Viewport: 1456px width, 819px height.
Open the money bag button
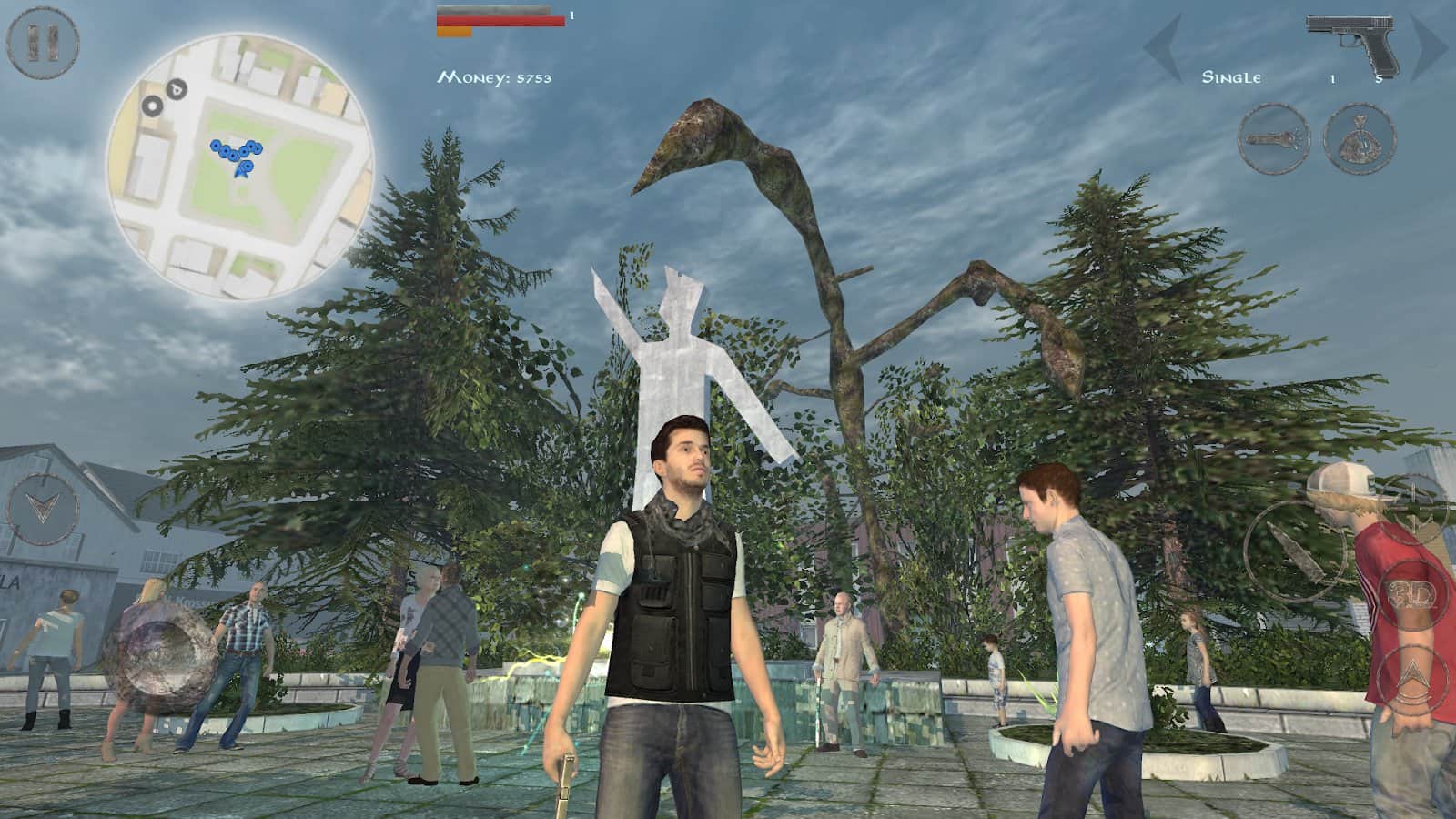tap(1360, 139)
